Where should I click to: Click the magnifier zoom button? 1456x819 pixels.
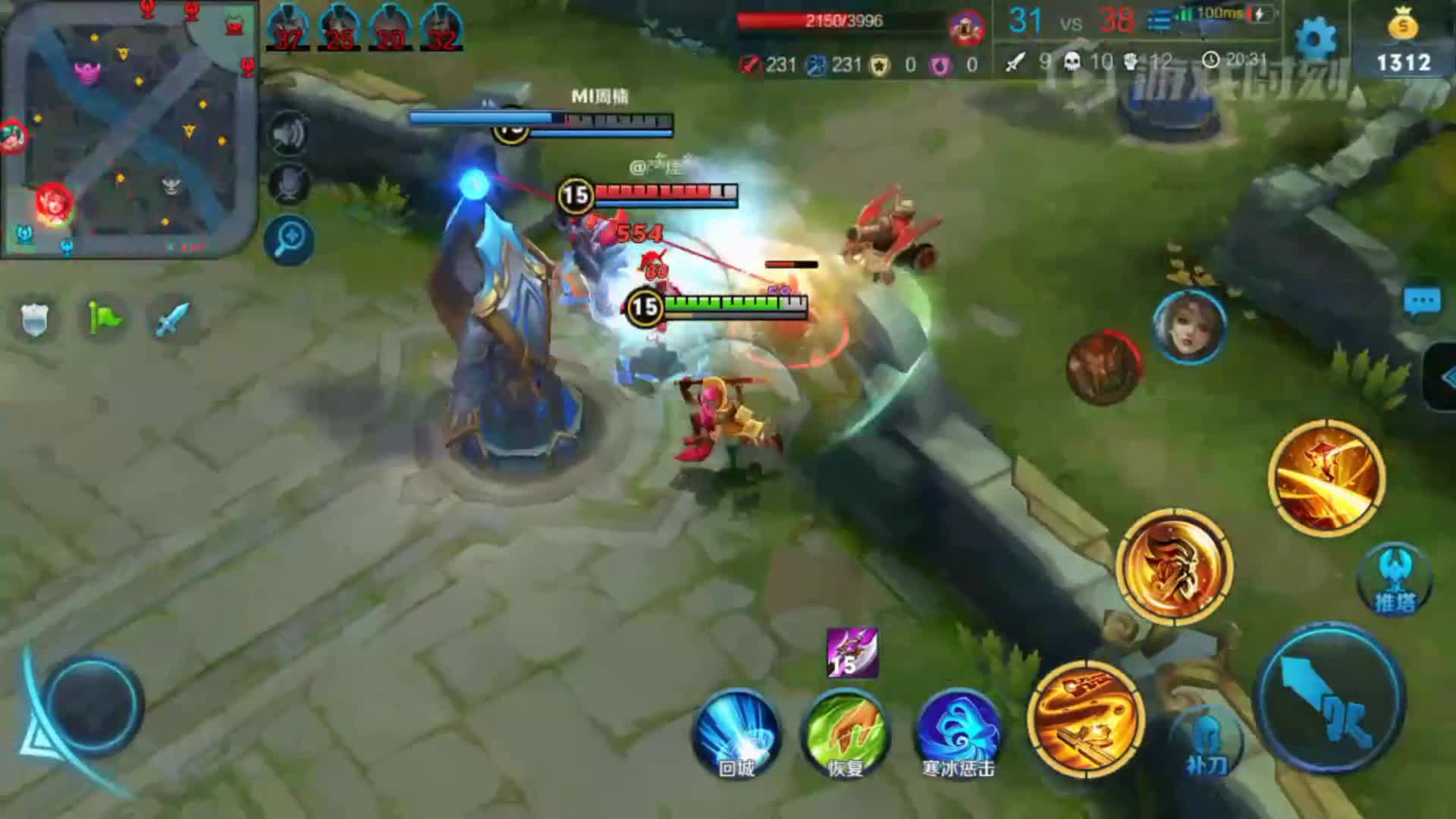[289, 240]
